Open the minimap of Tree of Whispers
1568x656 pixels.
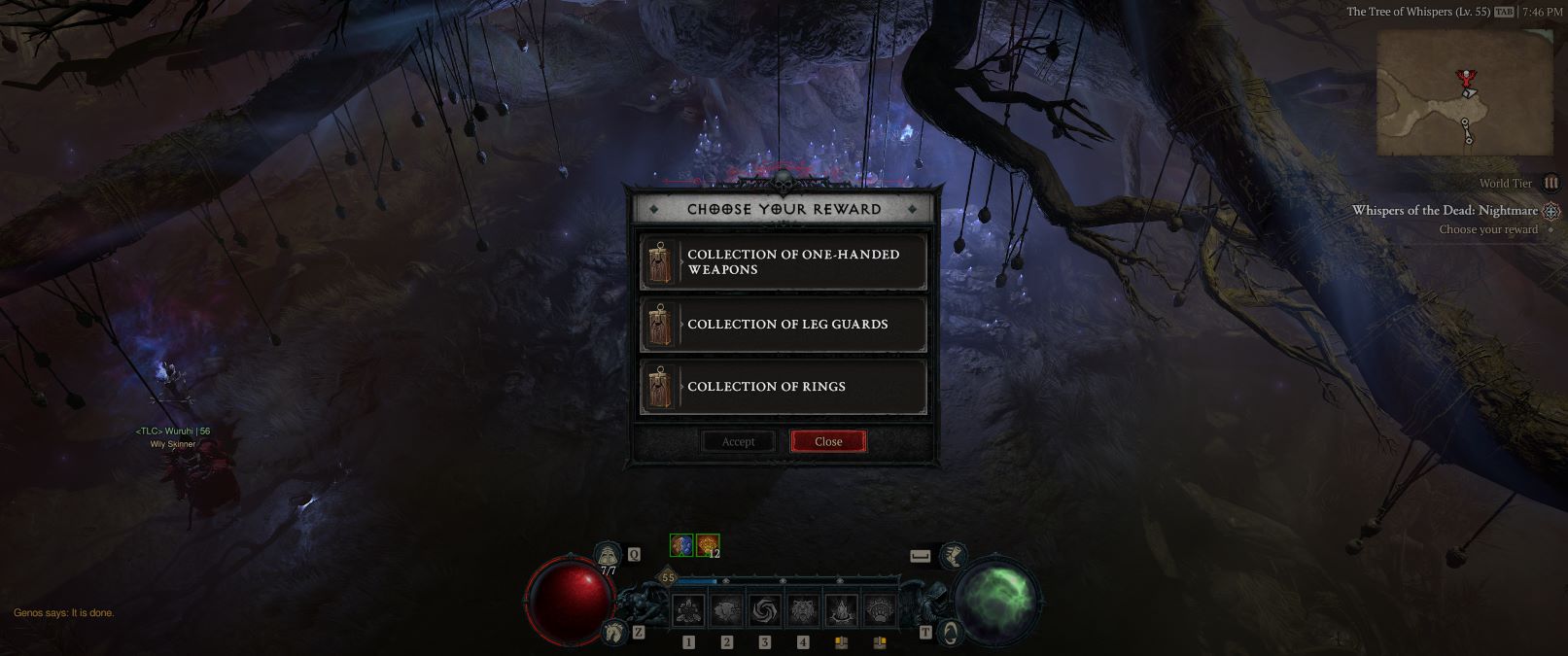pyautogui.click(x=1464, y=92)
